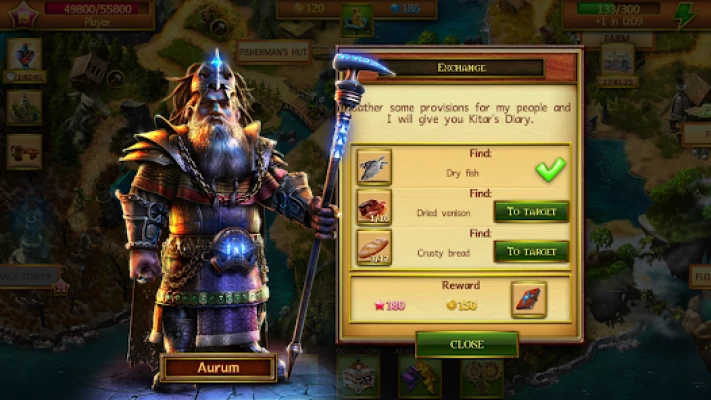The image size is (711, 400).
Task: Go to target for Crusty bread
Action: pos(531,251)
